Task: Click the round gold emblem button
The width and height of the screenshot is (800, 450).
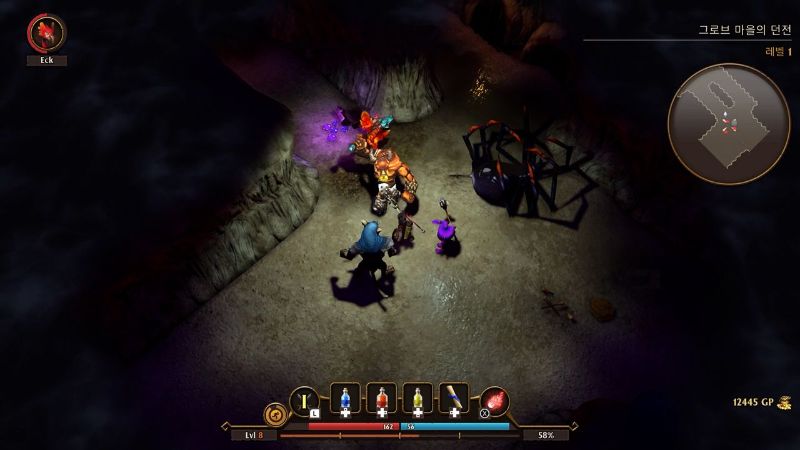Action: [274, 413]
